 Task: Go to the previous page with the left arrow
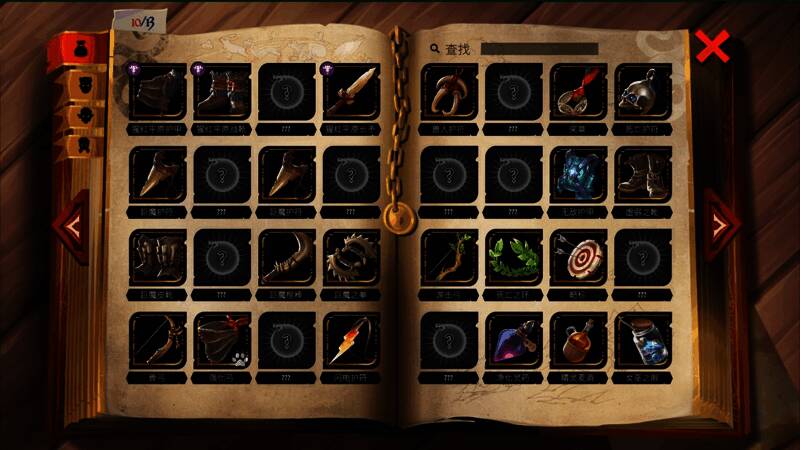[x=71, y=226]
